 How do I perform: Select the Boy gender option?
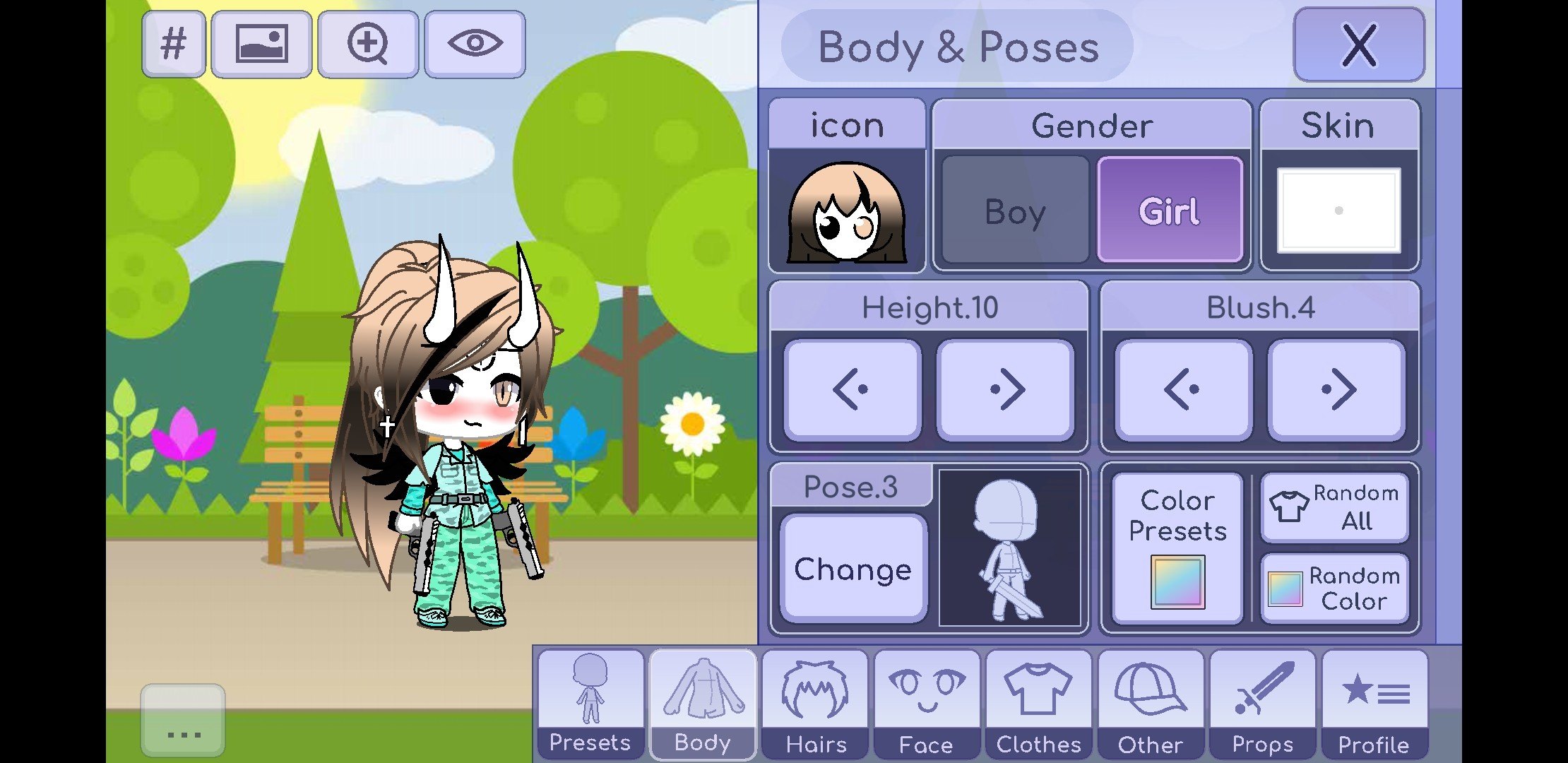pos(1015,211)
